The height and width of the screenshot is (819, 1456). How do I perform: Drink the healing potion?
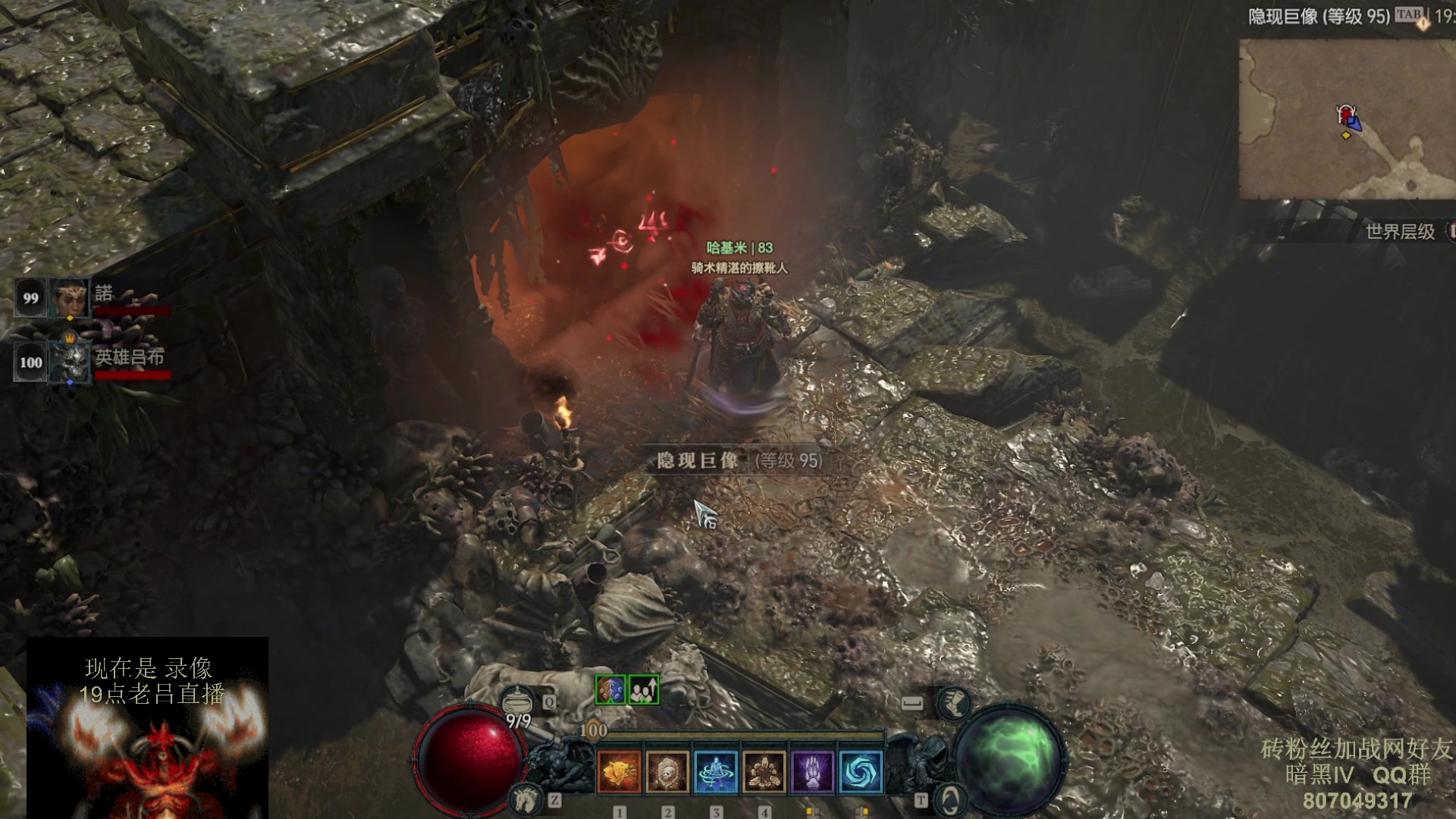[x=518, y=700]
